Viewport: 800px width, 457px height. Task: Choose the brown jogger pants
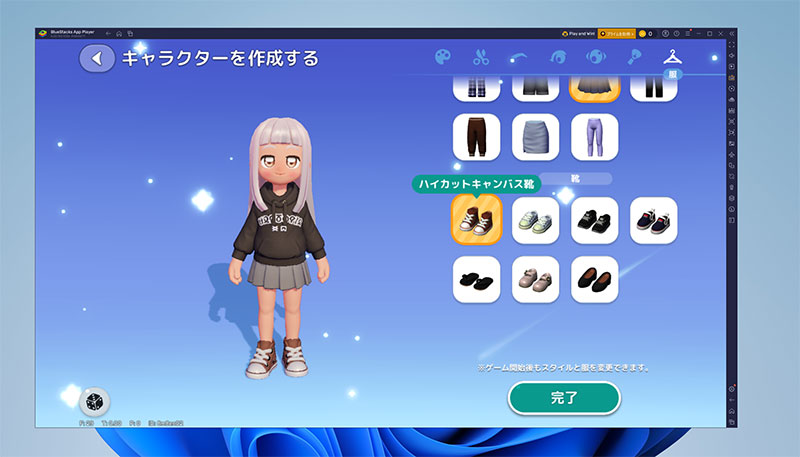click(476, 136)
